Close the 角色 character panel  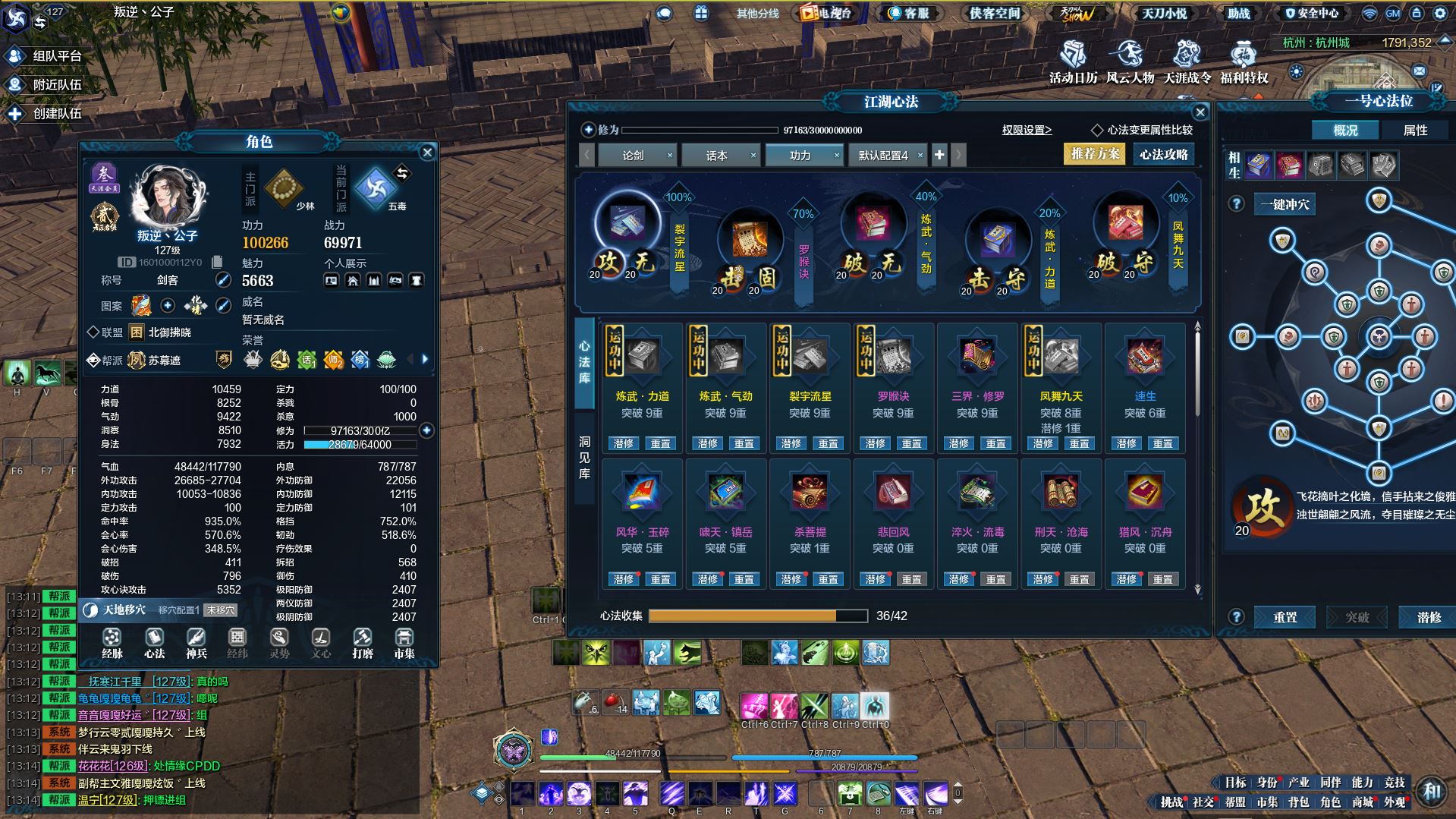(427, 153)
